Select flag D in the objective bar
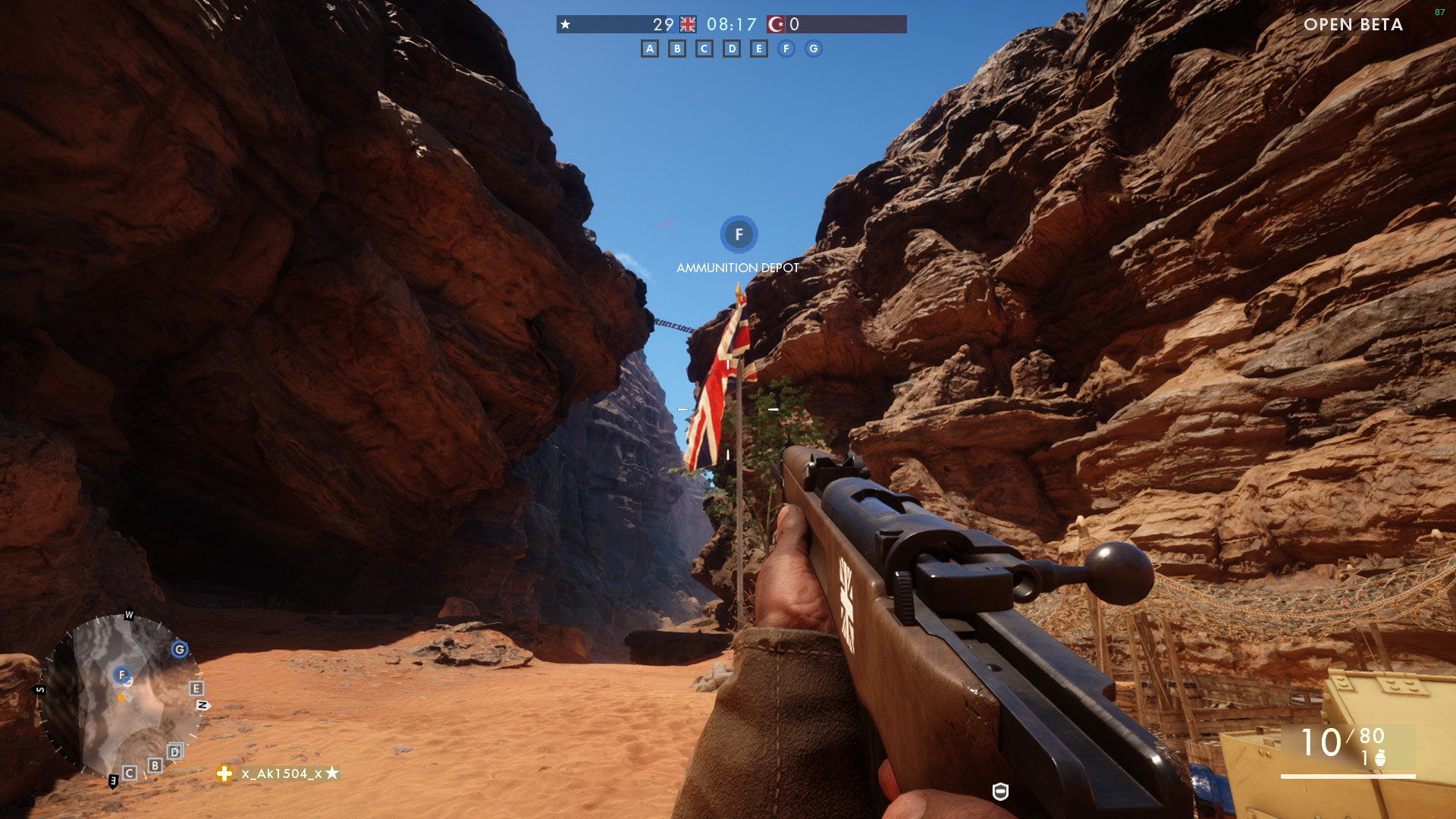 point(732,49)
